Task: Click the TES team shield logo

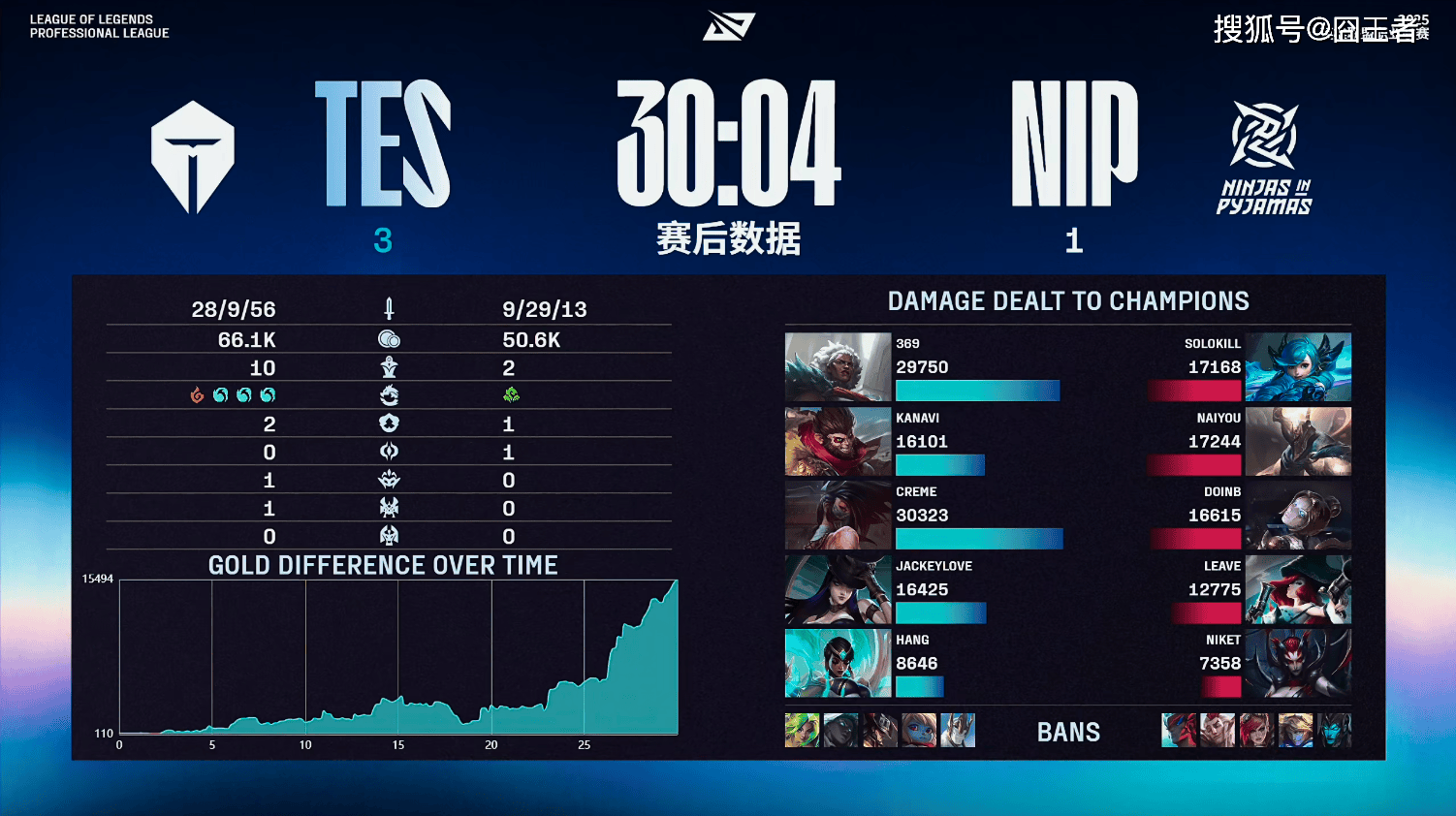Action: point(193,157)
